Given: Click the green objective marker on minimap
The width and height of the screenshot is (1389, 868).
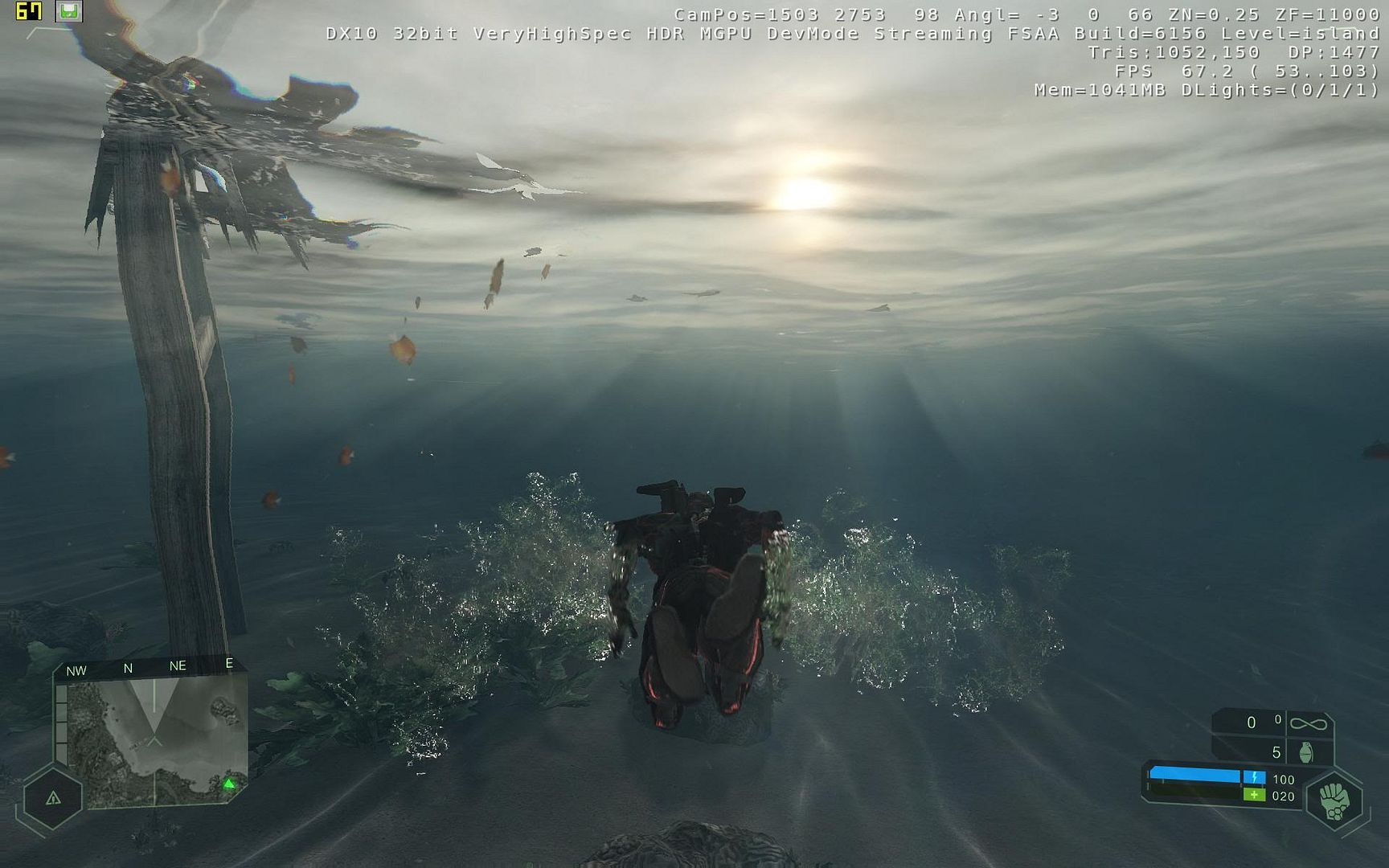Looking at the screenshot, I should pos(229,784).
